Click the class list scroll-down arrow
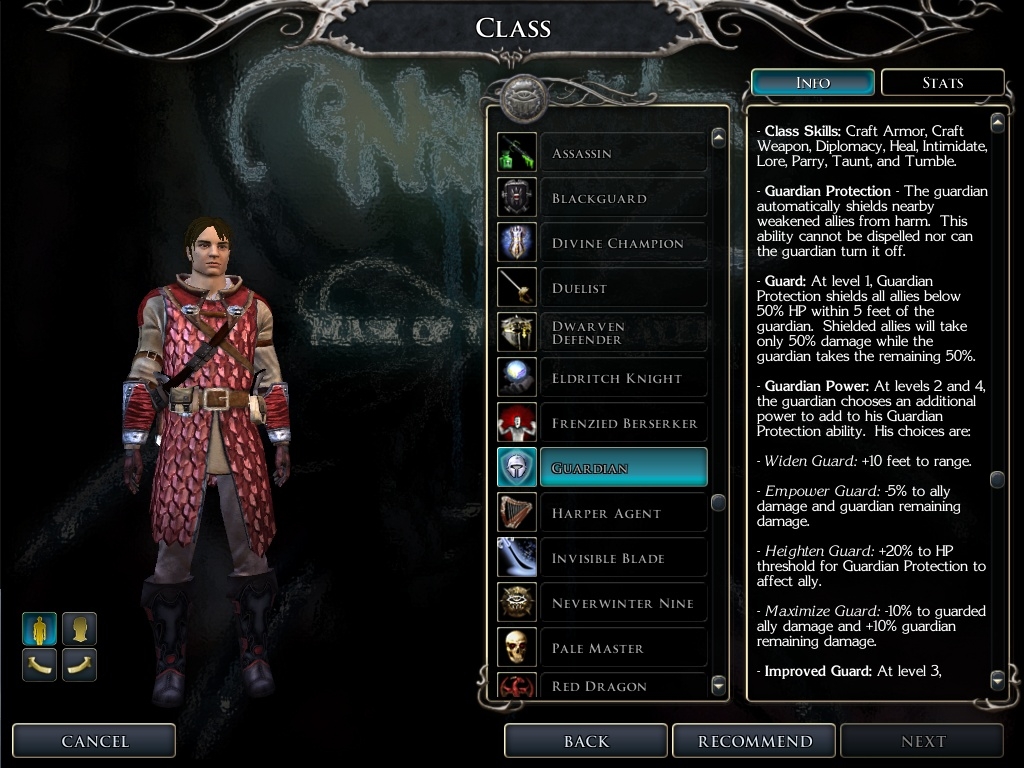Screen dimensions: 1024x768 click(718, 685)
